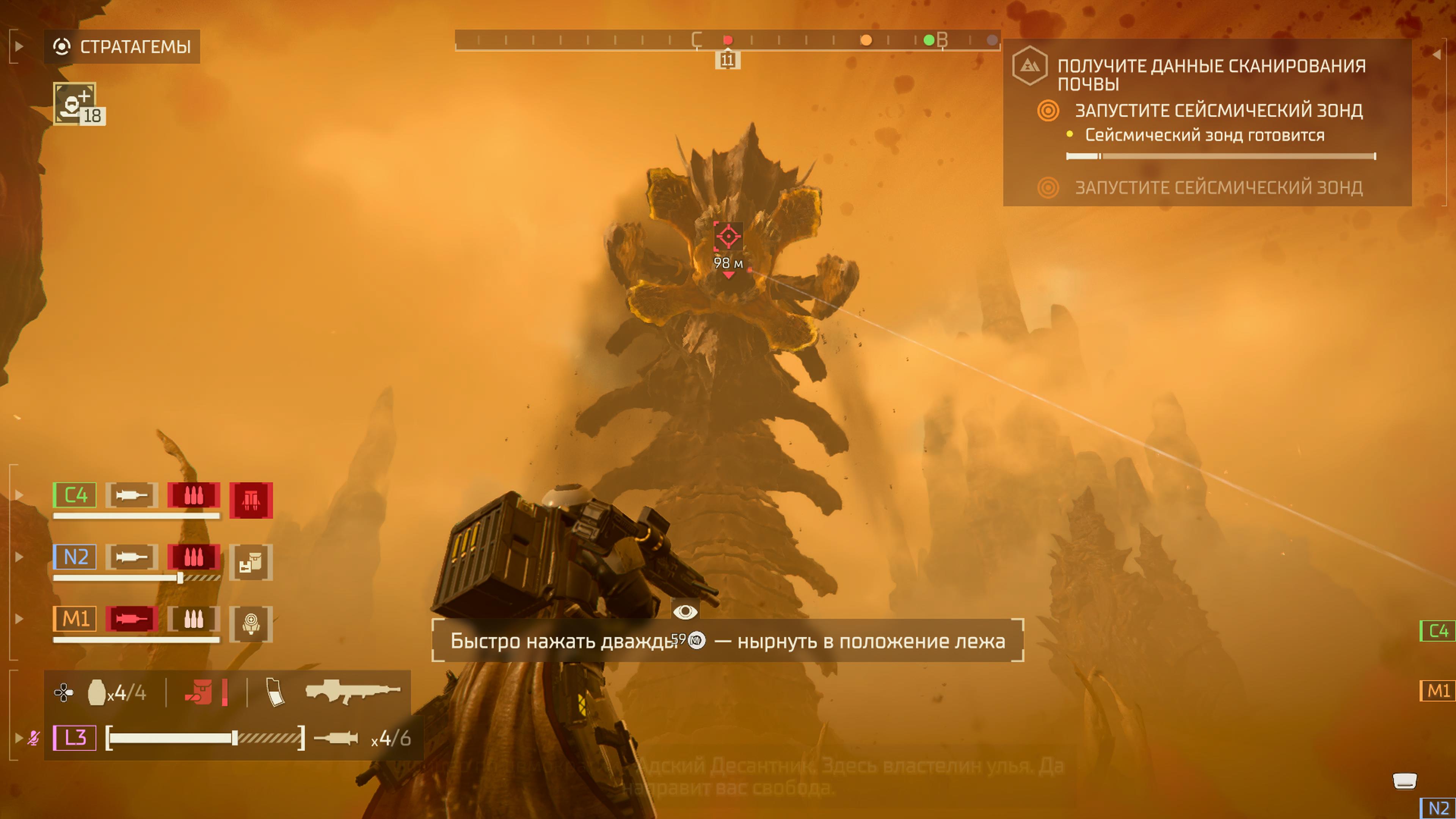Toggle the muted microphone icon
1456x819 pixels.
(x=34, y=737)
